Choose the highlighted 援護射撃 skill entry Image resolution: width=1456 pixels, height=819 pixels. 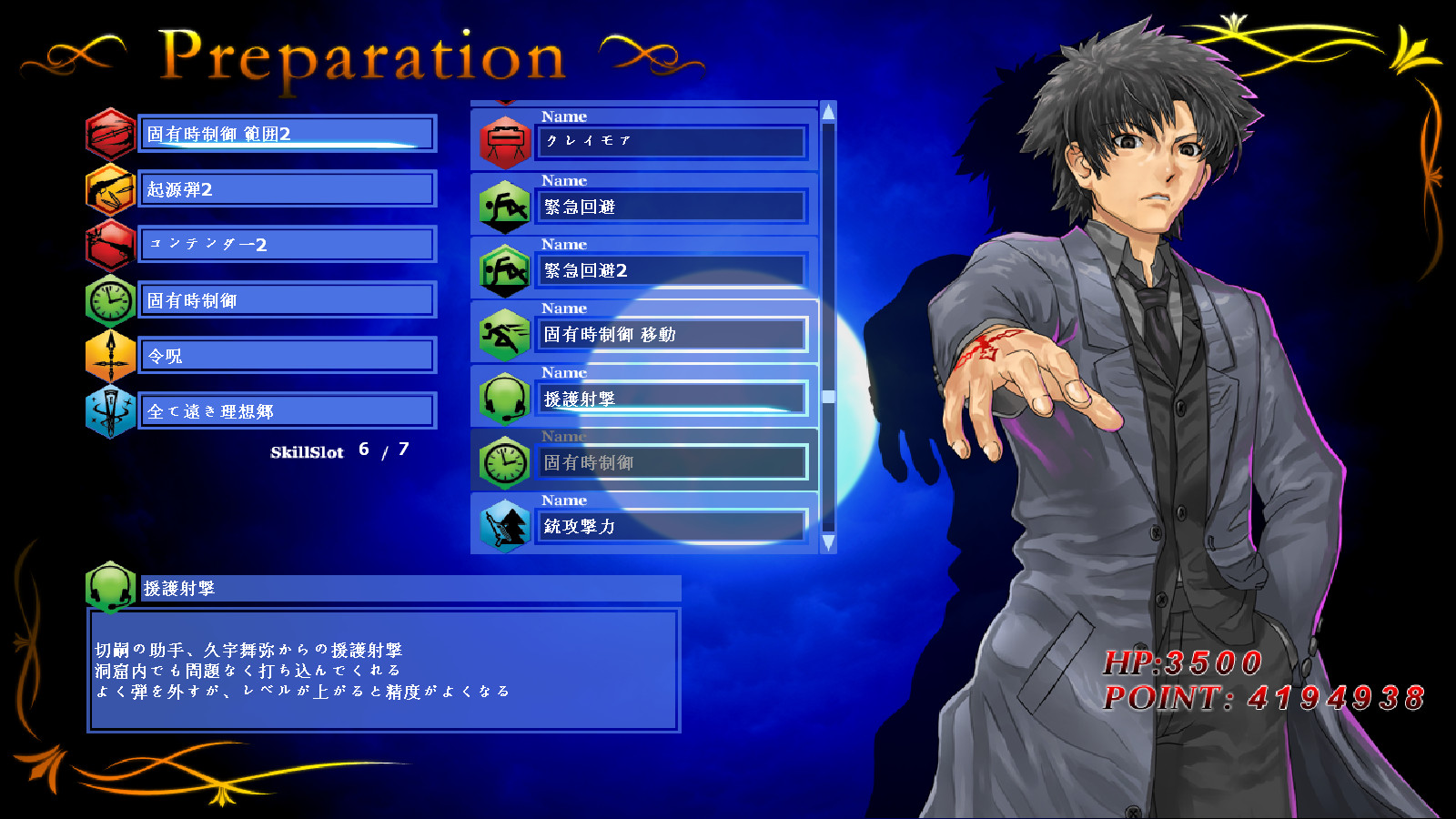pos(672,399)
